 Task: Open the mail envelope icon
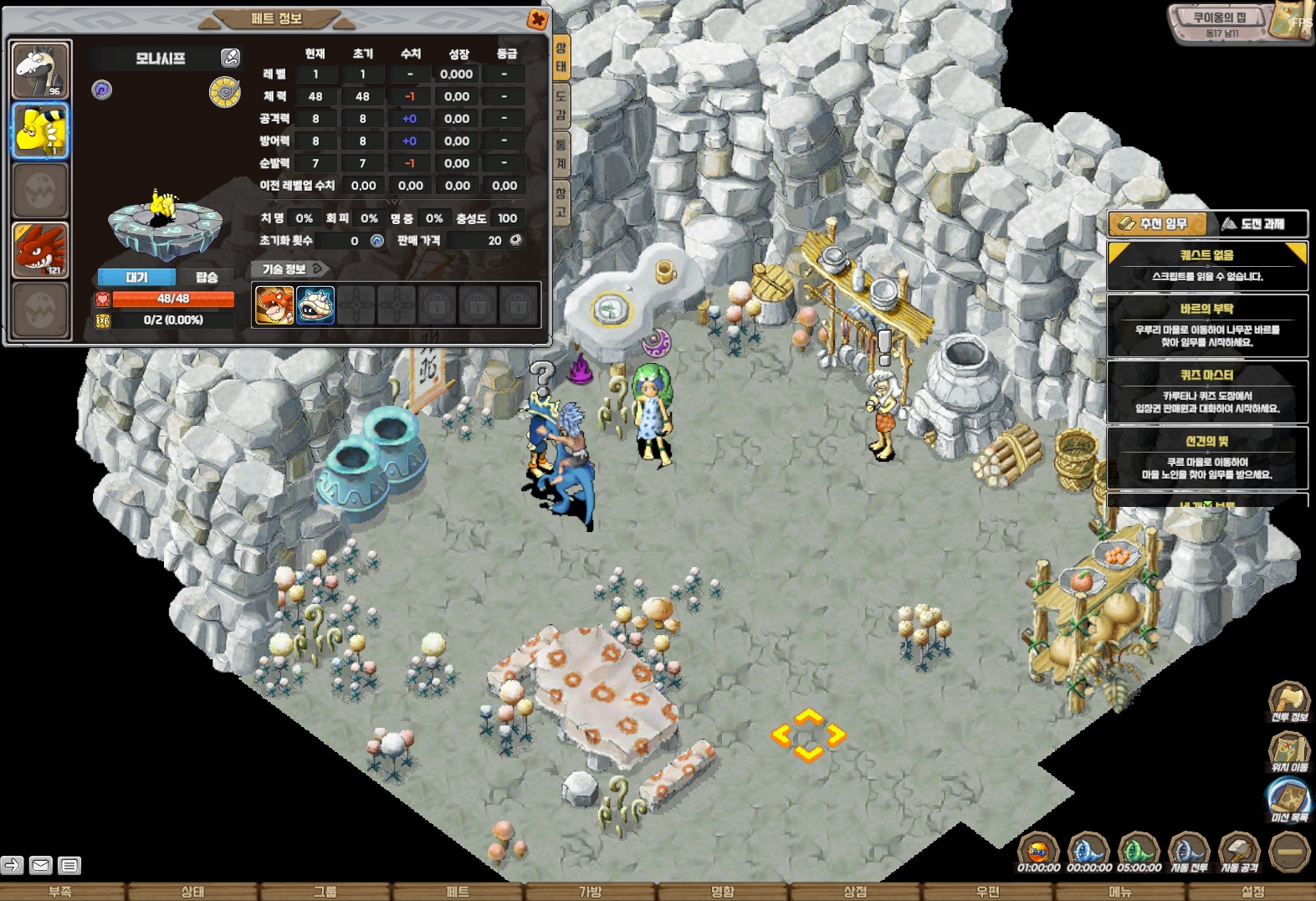(40, 865)
